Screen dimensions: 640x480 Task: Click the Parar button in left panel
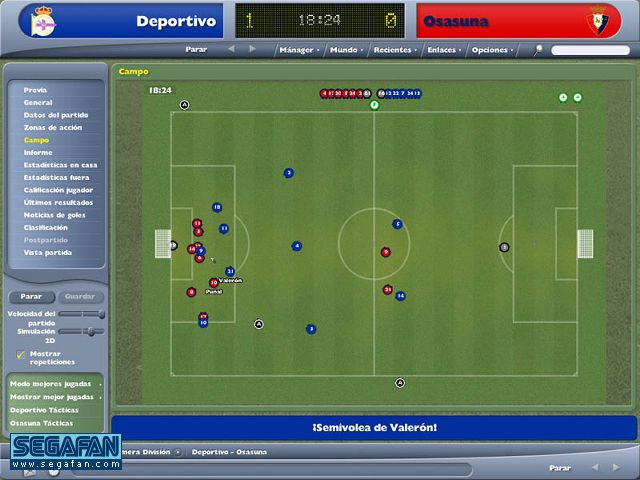(31, 296)
